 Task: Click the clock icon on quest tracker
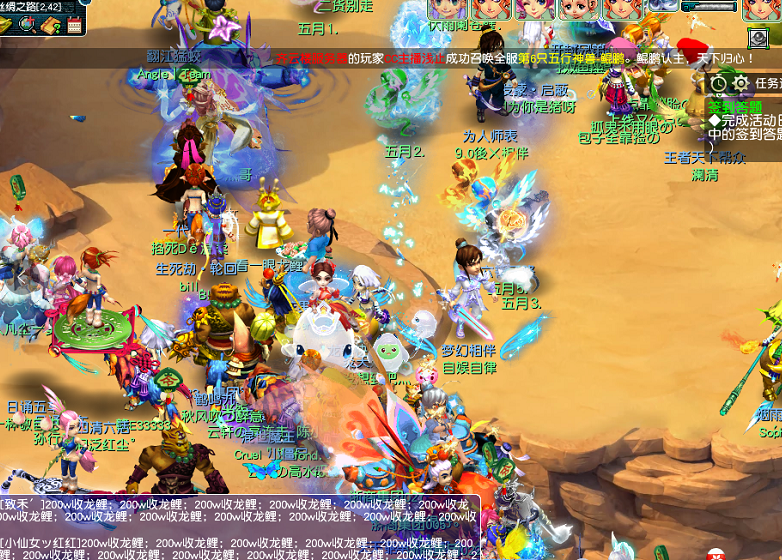(x=718, y=82)
